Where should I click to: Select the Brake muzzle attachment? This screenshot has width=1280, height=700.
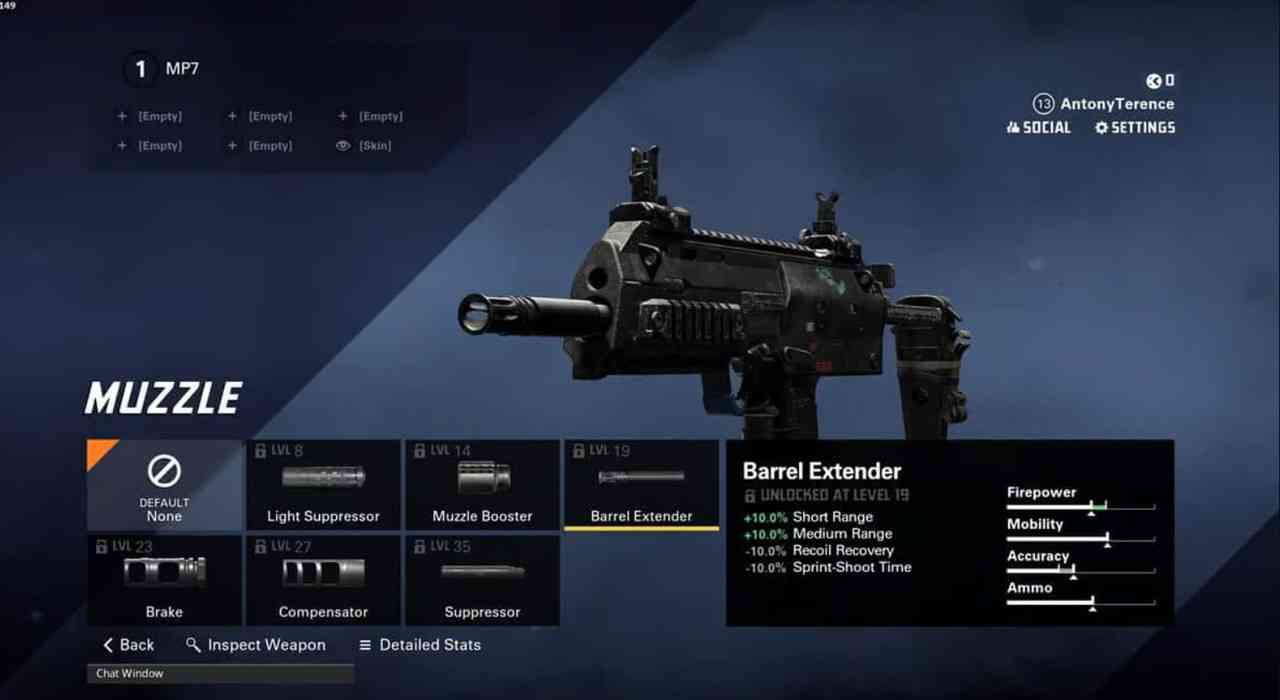[165, 581]
